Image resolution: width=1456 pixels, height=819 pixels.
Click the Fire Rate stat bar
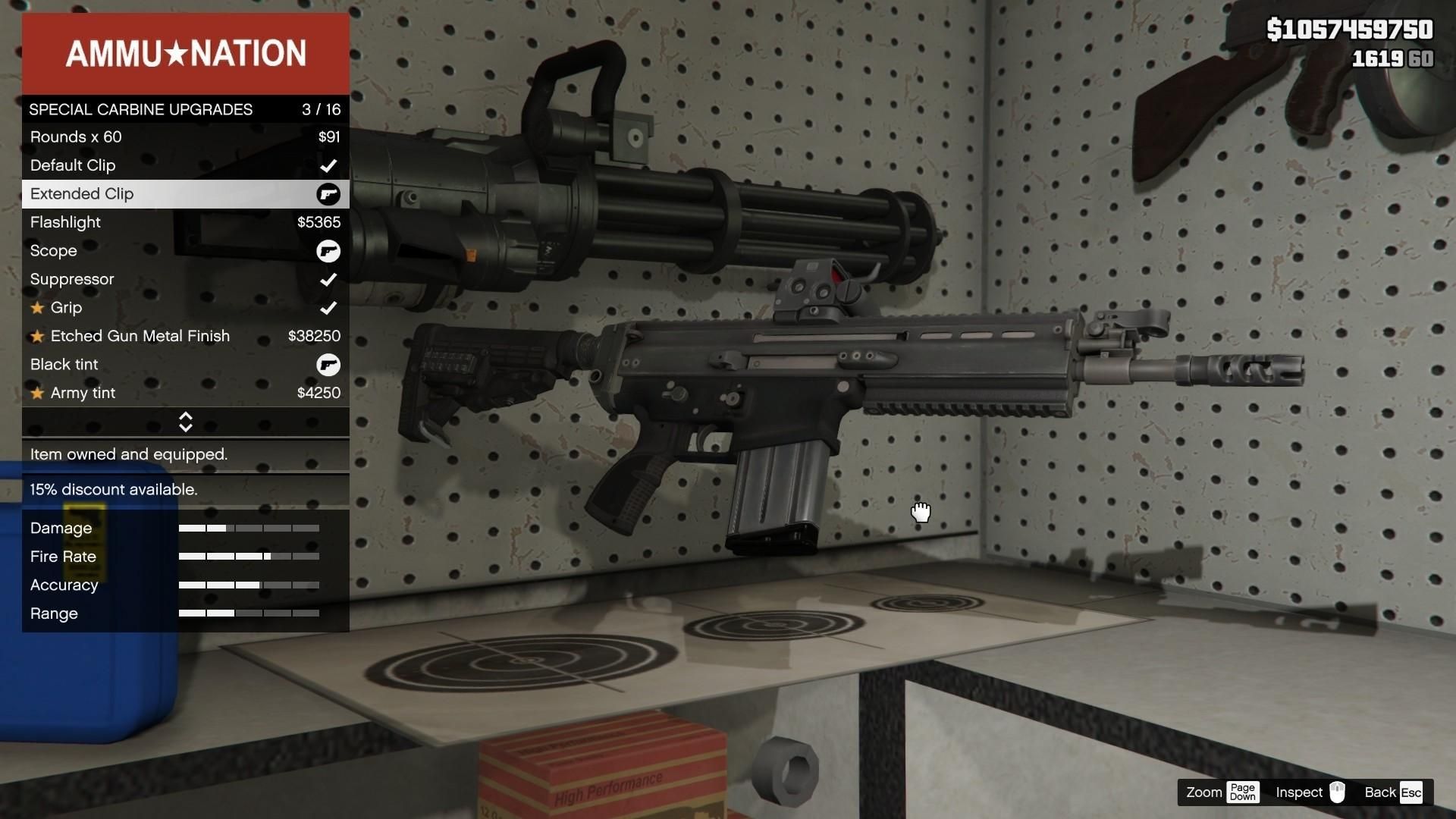tap(249, 556)
